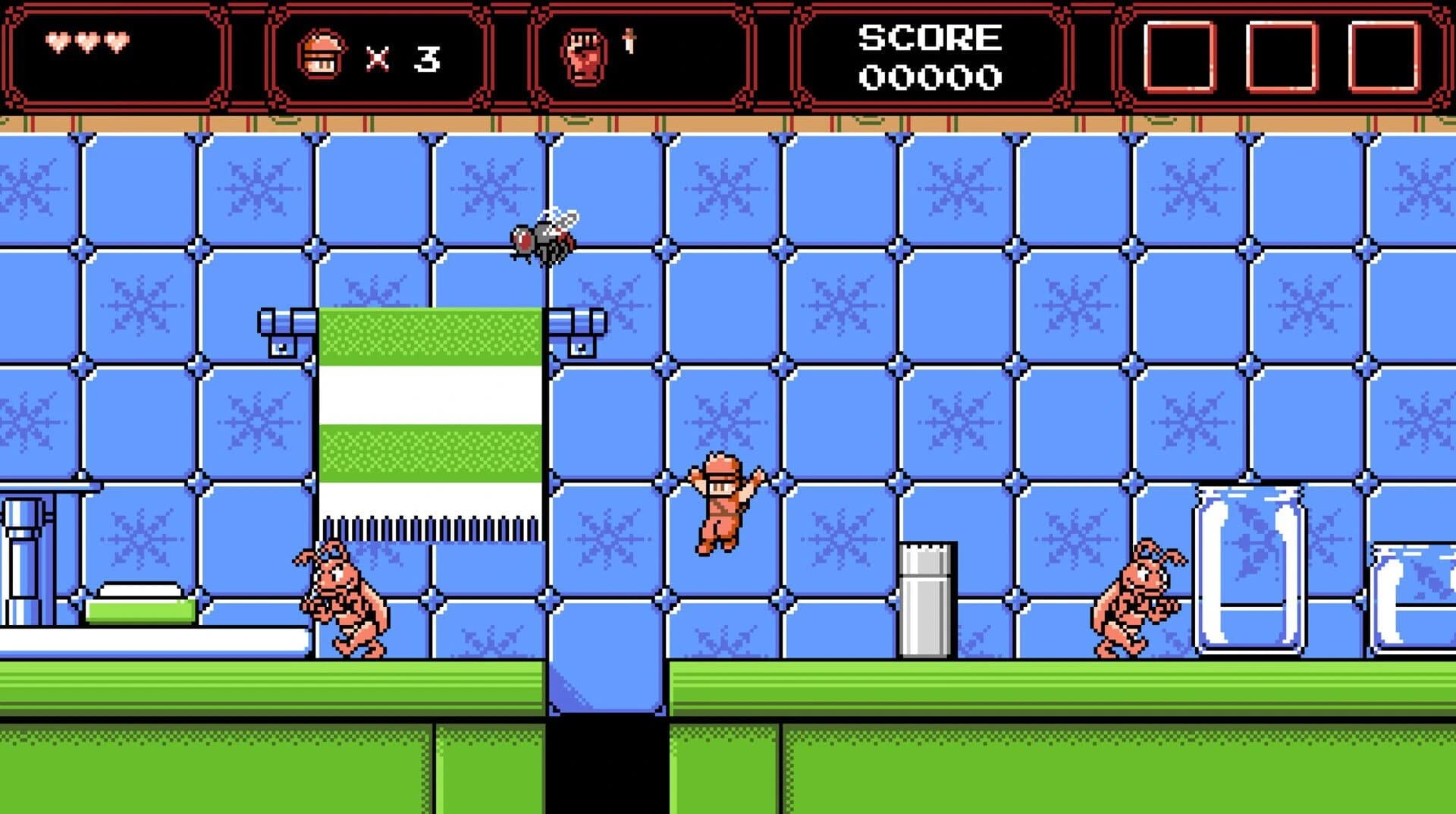Screen dimensions: 1456x814
Task: Click the 00000 score digits
Action: [929, 76]
